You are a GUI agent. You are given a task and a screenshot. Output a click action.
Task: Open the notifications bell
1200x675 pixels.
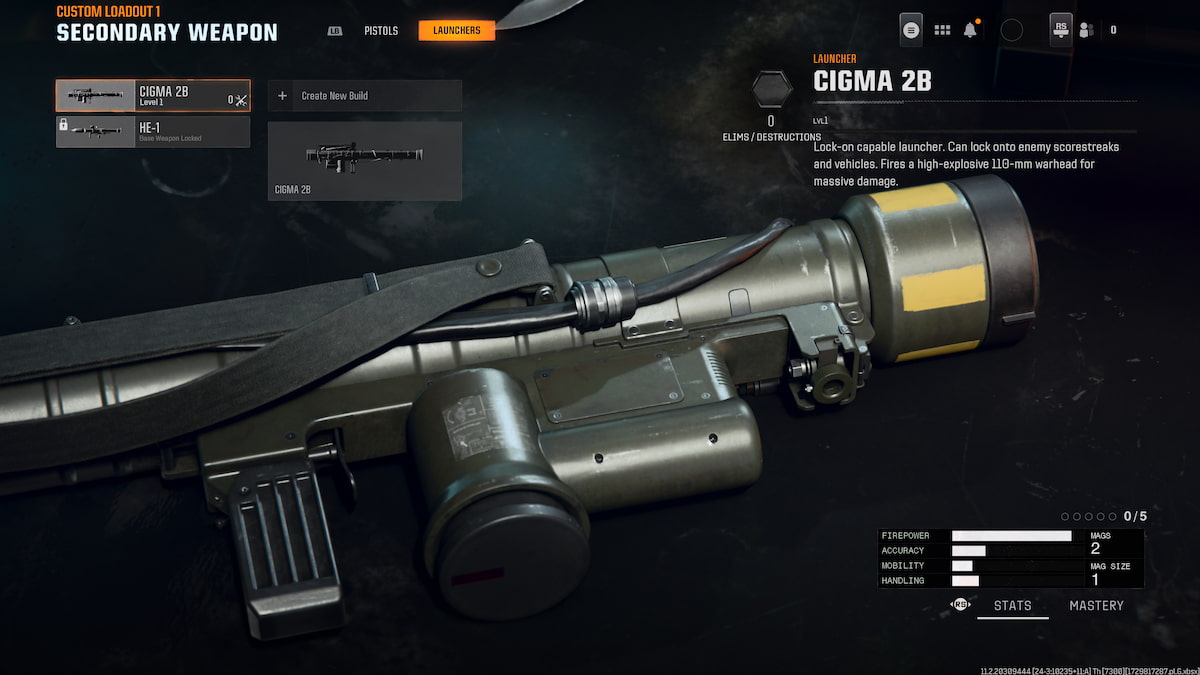pyautogui.click(x=970, y=30)
